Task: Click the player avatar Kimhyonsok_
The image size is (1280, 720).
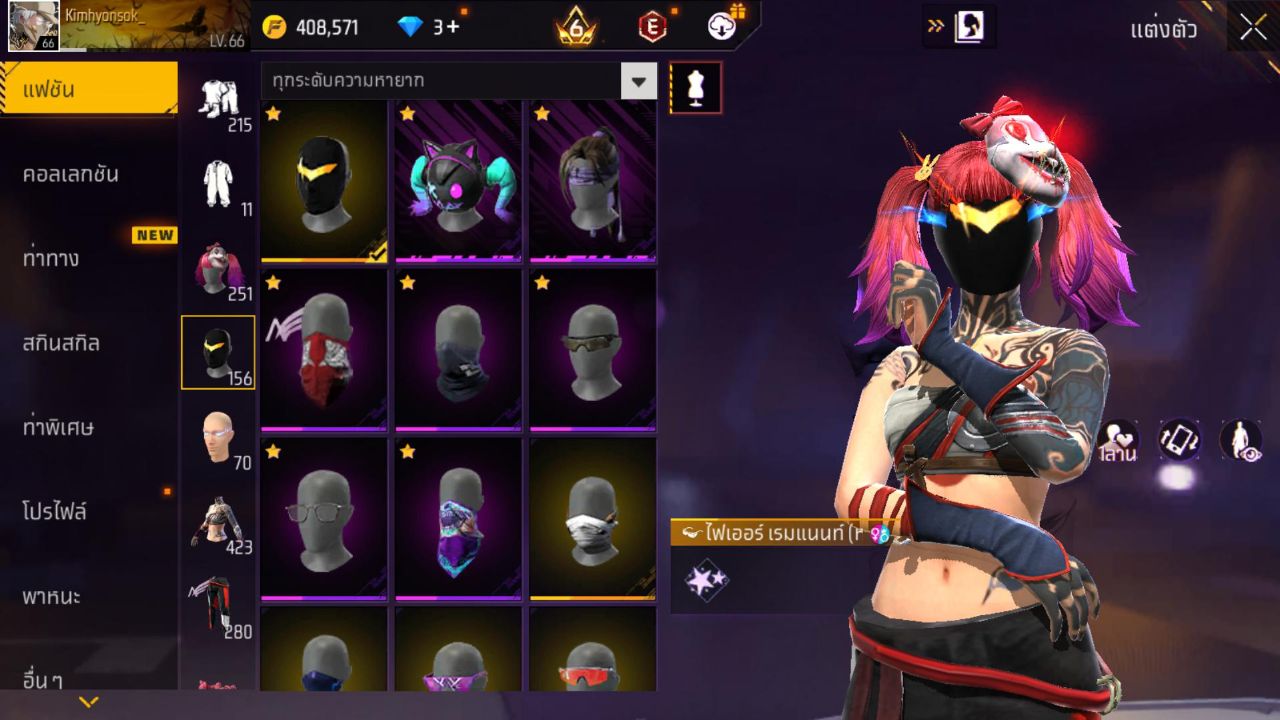Action: point(34,26)
